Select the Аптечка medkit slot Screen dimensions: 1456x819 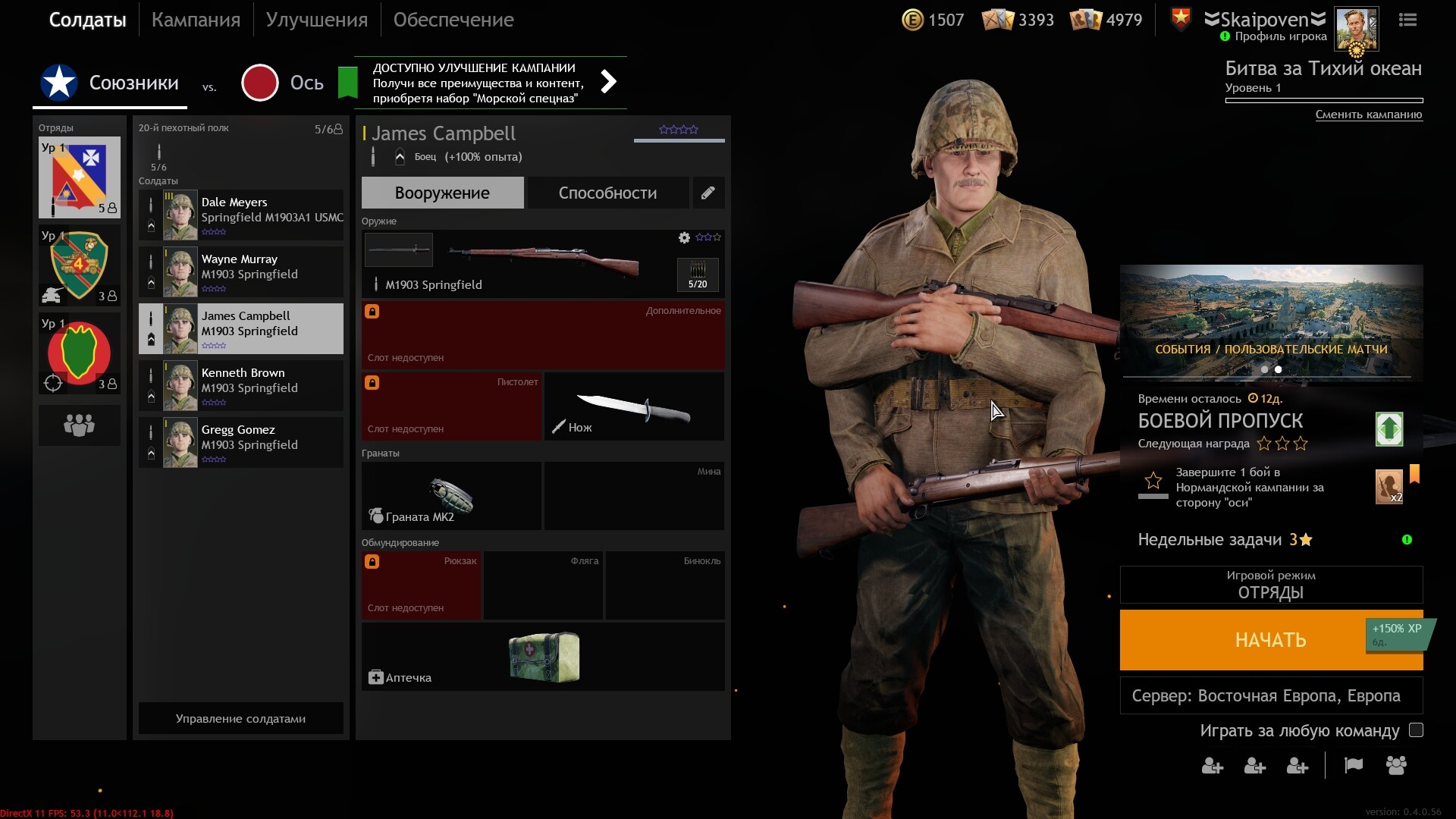point(542,657)
